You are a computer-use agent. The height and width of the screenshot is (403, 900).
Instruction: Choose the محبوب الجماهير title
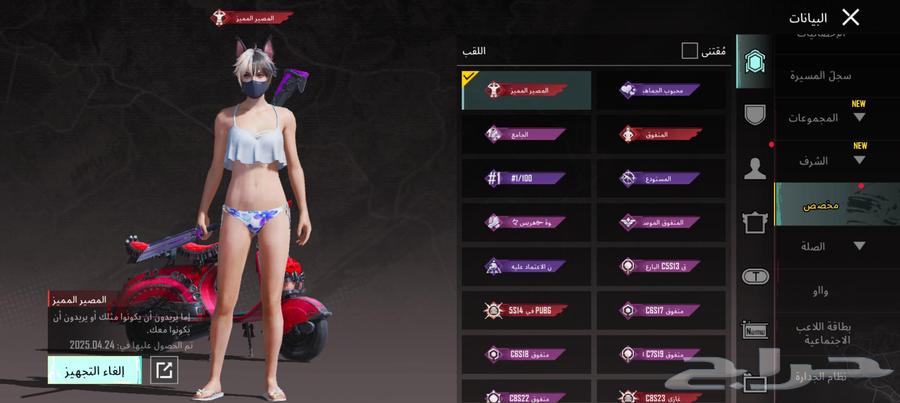point(661,90)
